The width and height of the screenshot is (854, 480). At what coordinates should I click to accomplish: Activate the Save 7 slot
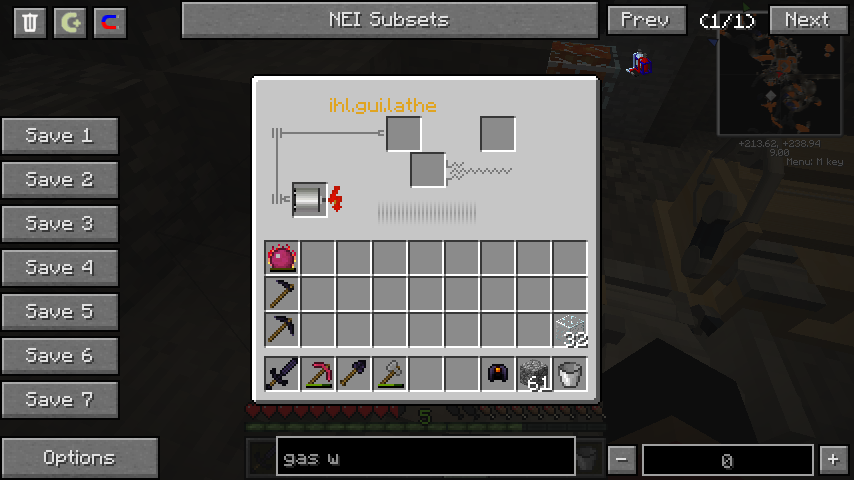click(x=60, y=400)
